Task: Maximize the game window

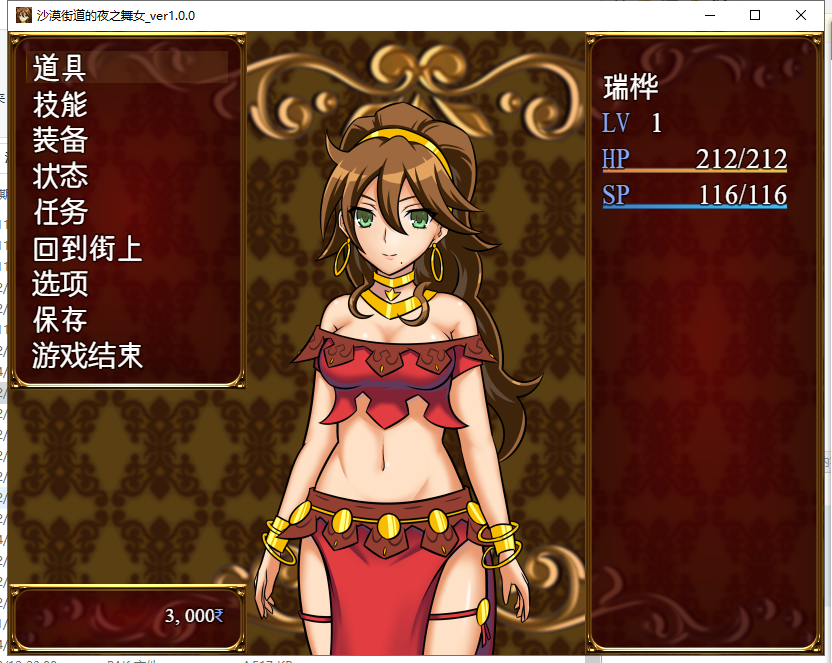Action: (755, 15)
